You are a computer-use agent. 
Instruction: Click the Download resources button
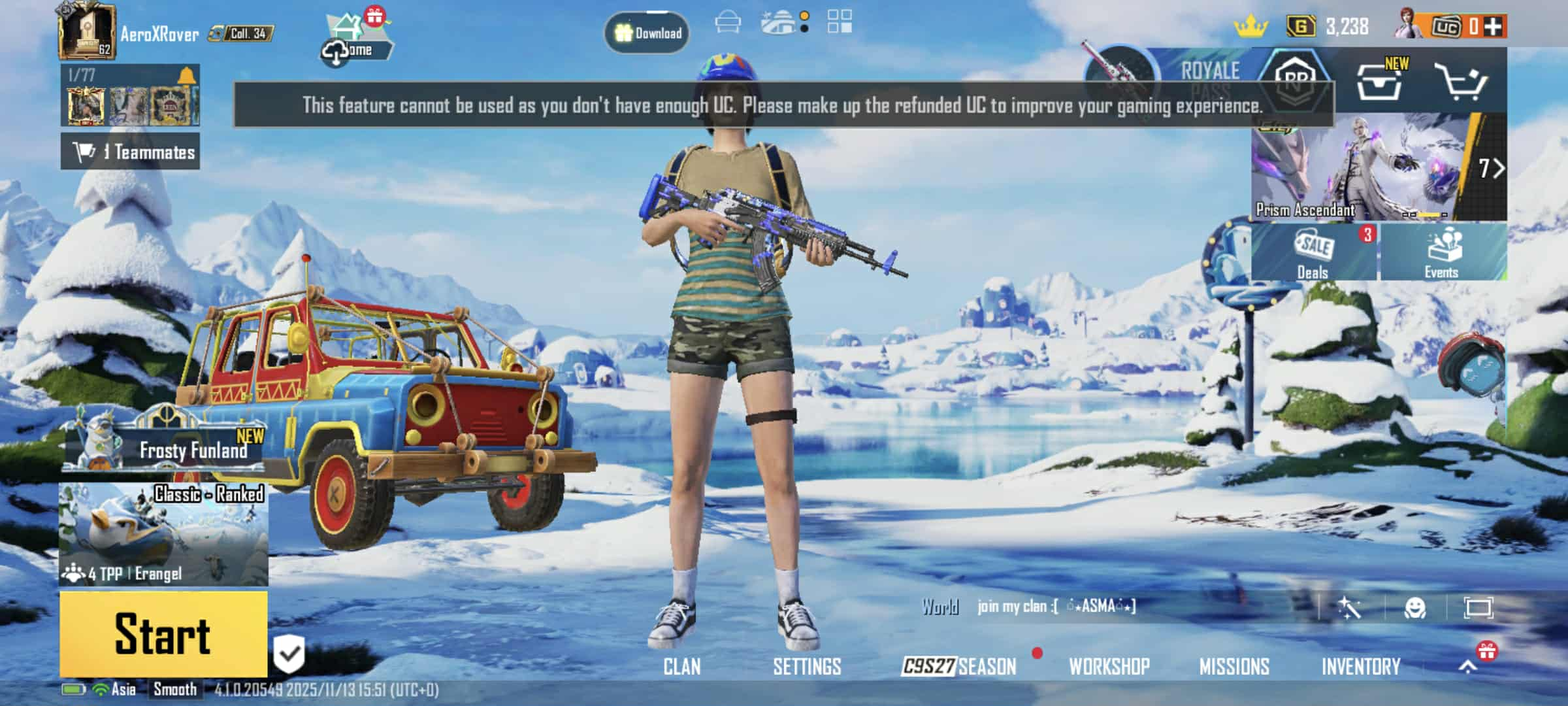click(x=647, y=33)
